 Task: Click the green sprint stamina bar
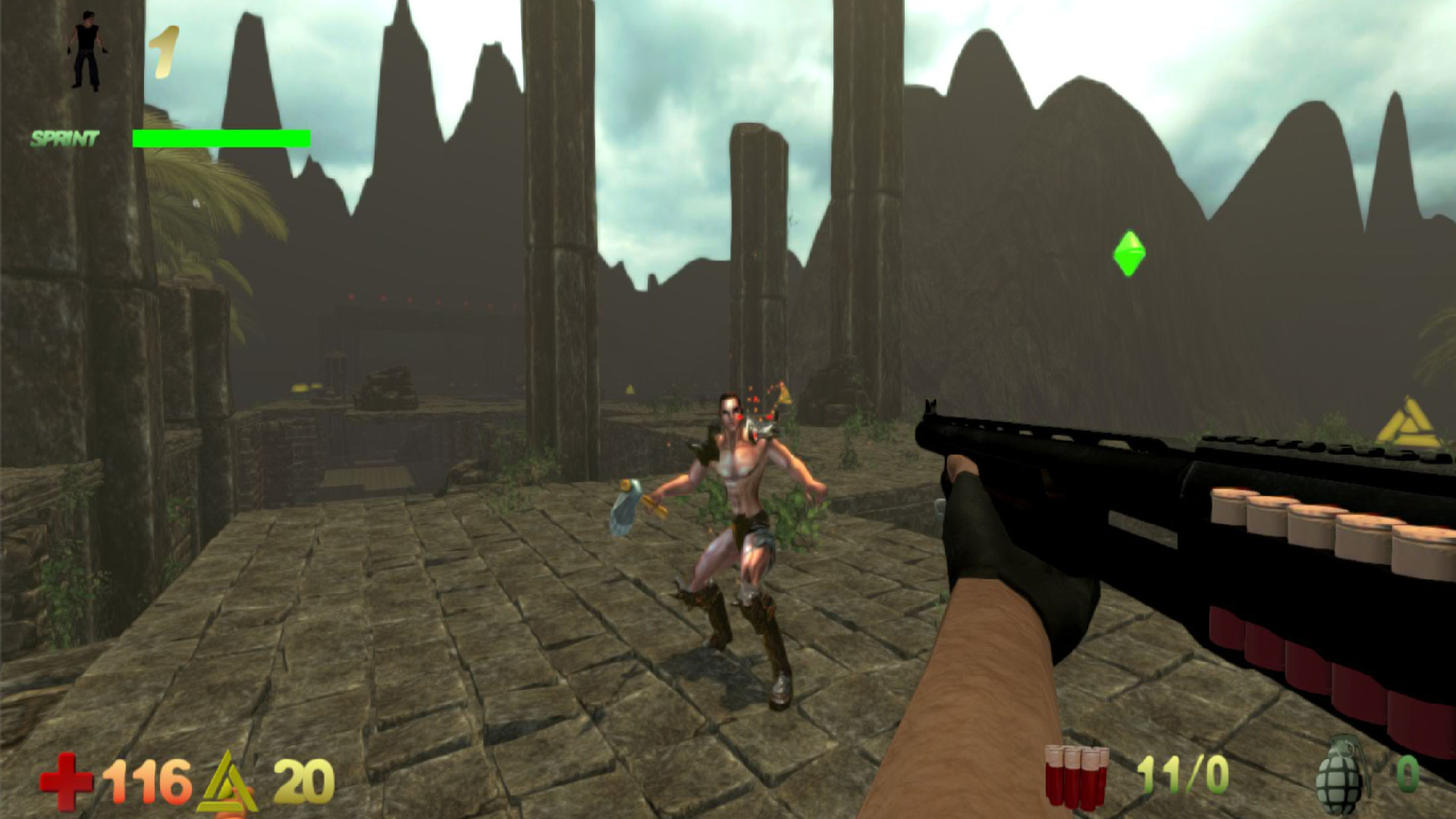point(220,137)
